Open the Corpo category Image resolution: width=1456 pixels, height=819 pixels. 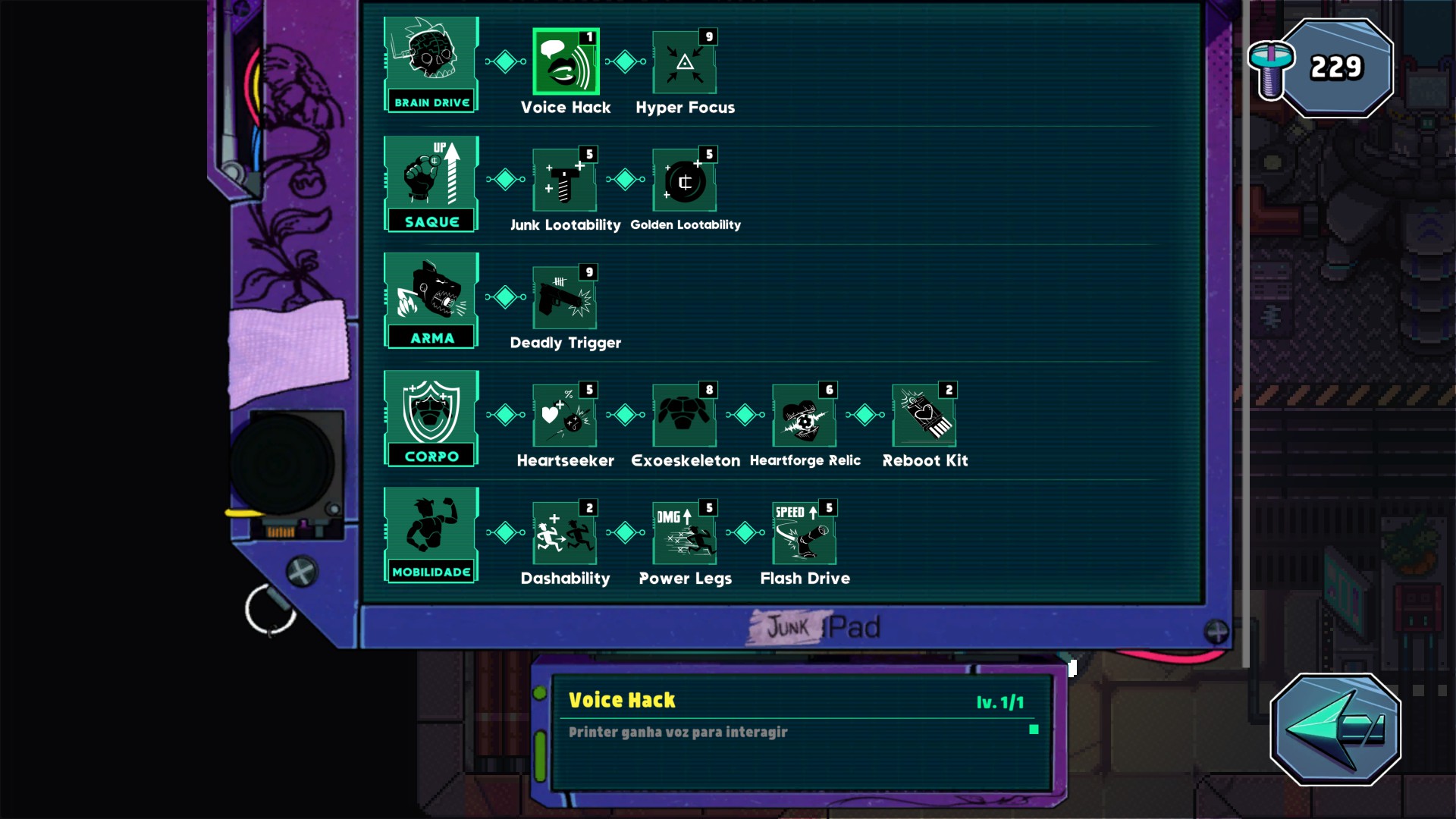tap(431, 419)
